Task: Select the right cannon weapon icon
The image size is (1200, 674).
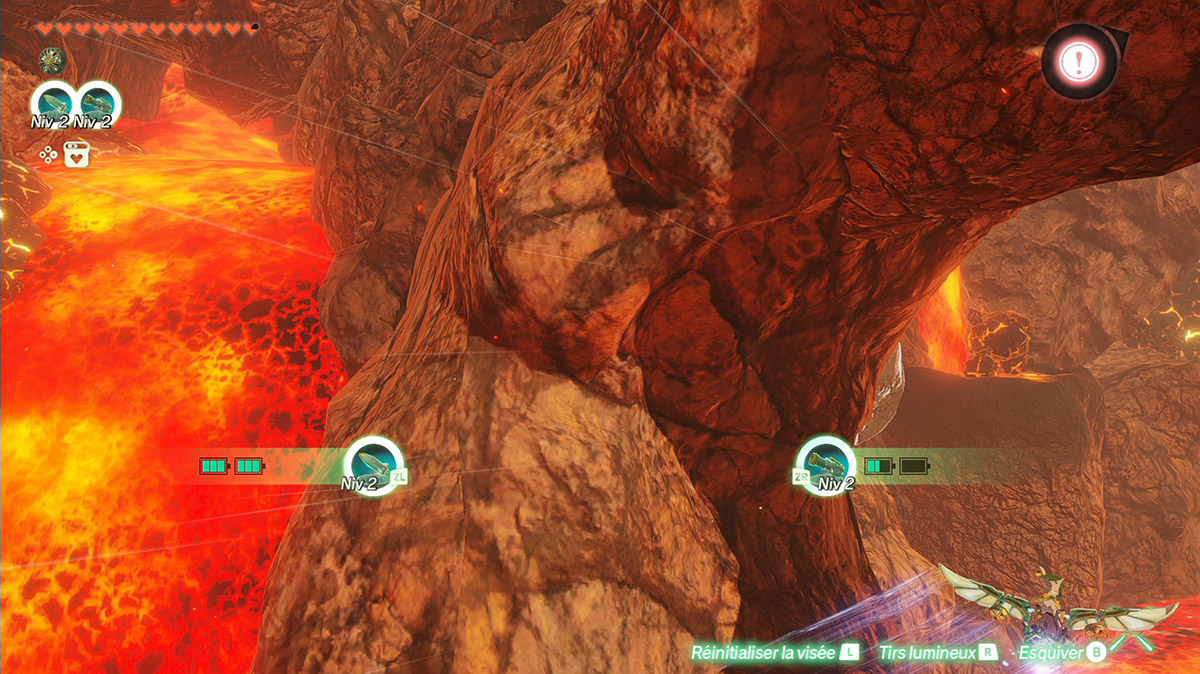Action: coord(828,463)
